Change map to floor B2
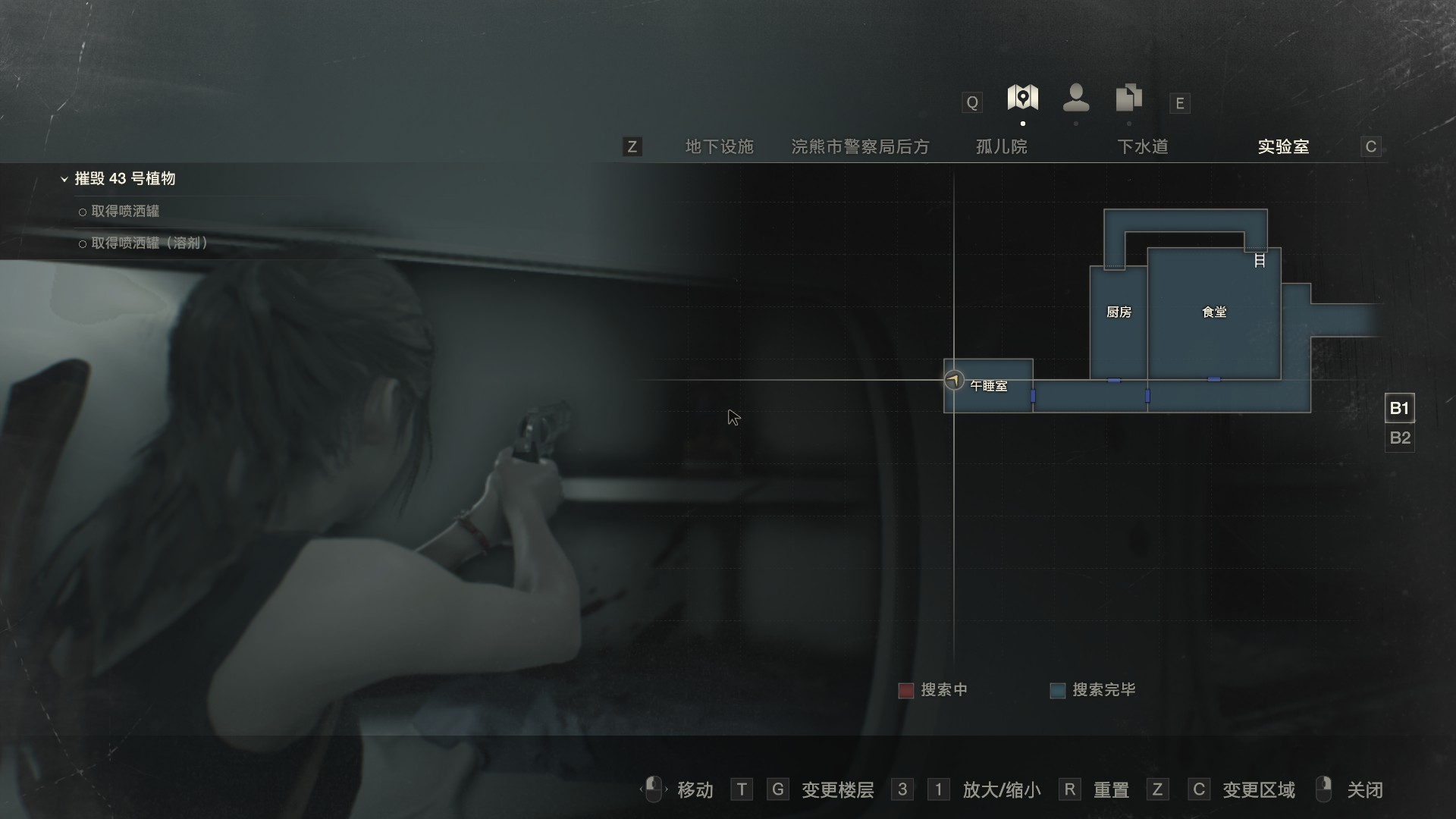 1399,438
